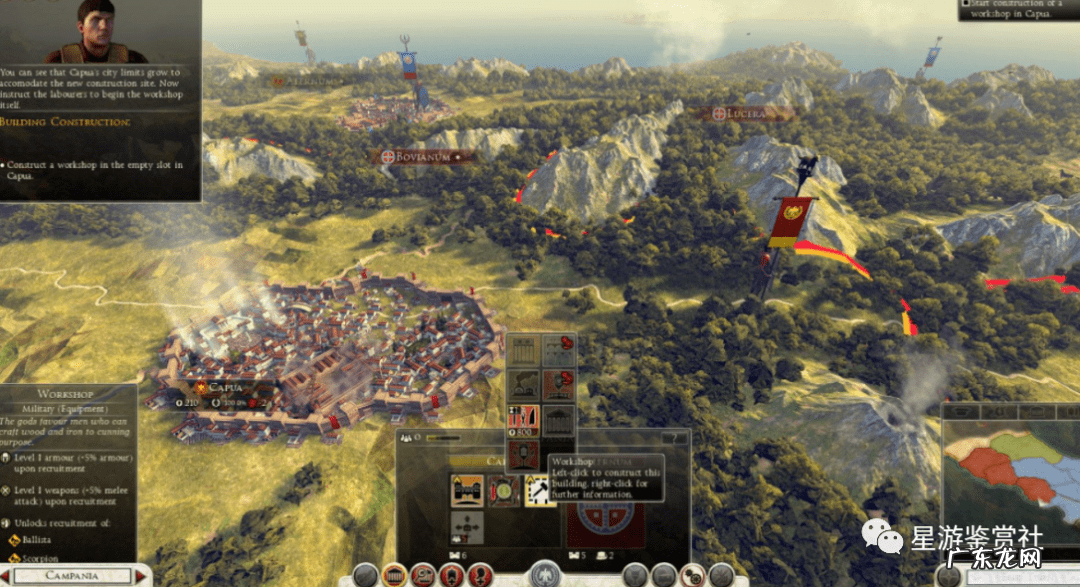1080x587 pixels.
Task: Select the Bovianum settlement label
Action: pyautogui.click(x=424, y=157)
